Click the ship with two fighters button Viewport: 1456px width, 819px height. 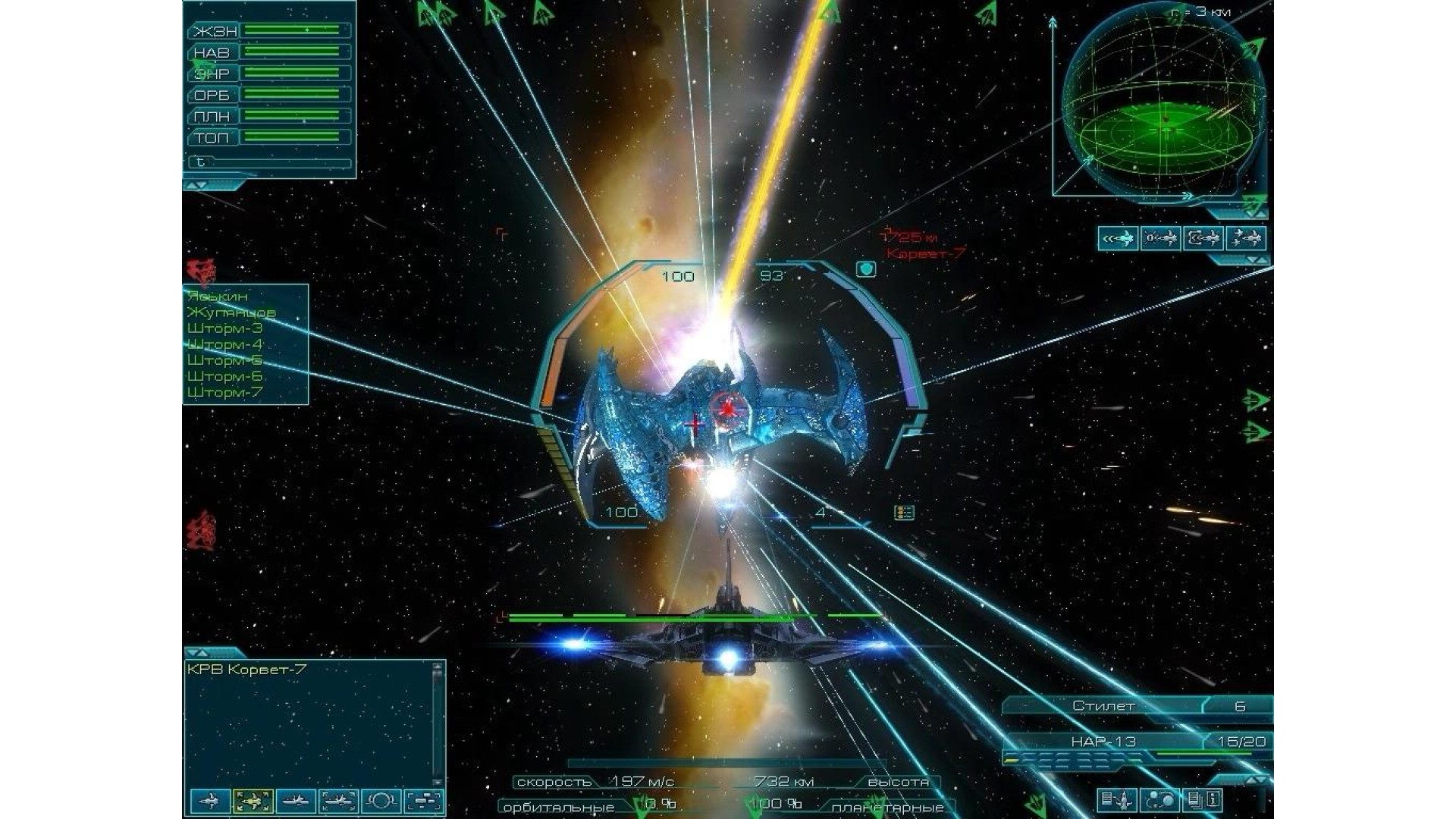click(x=1245, y=239)
